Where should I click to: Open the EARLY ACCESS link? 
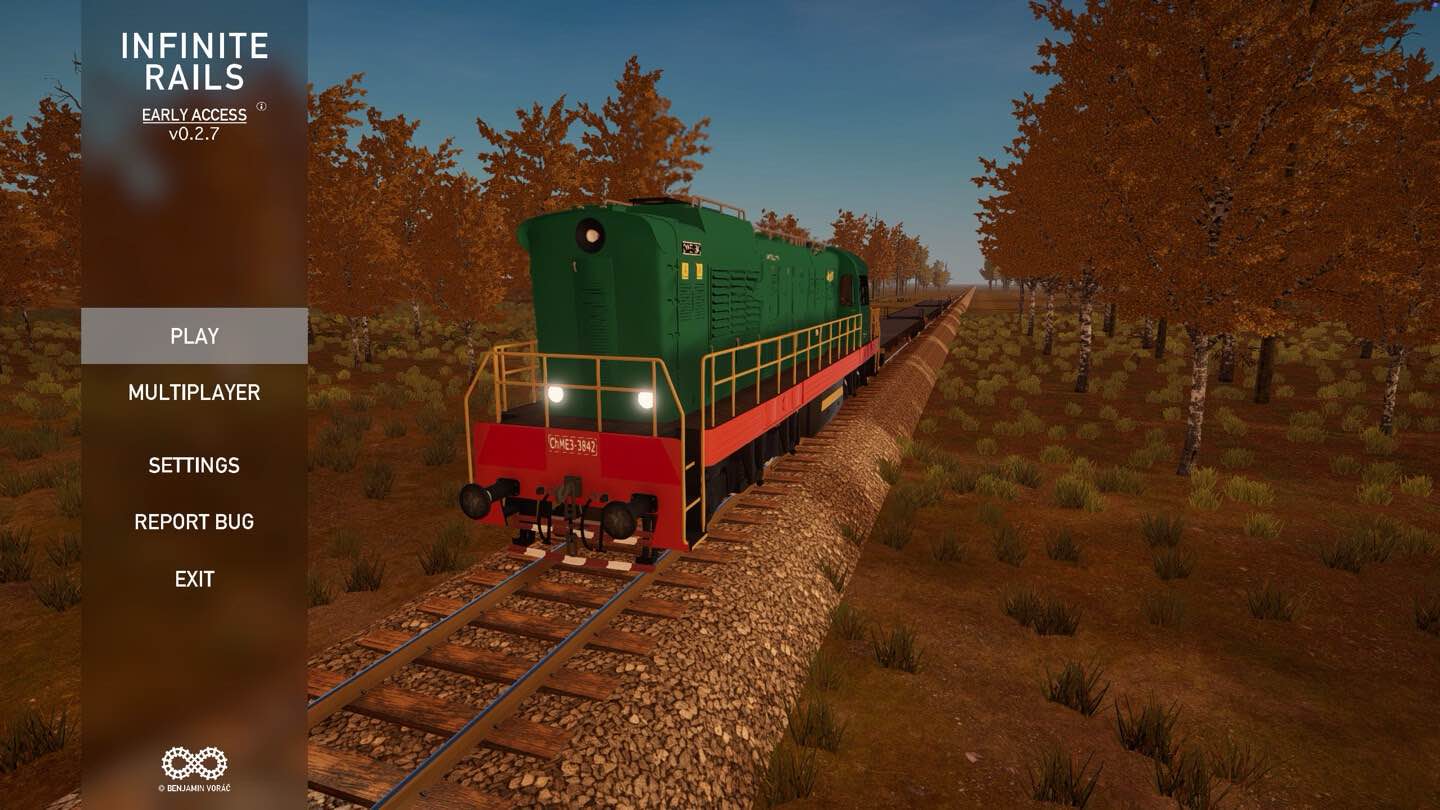[194, 115]
